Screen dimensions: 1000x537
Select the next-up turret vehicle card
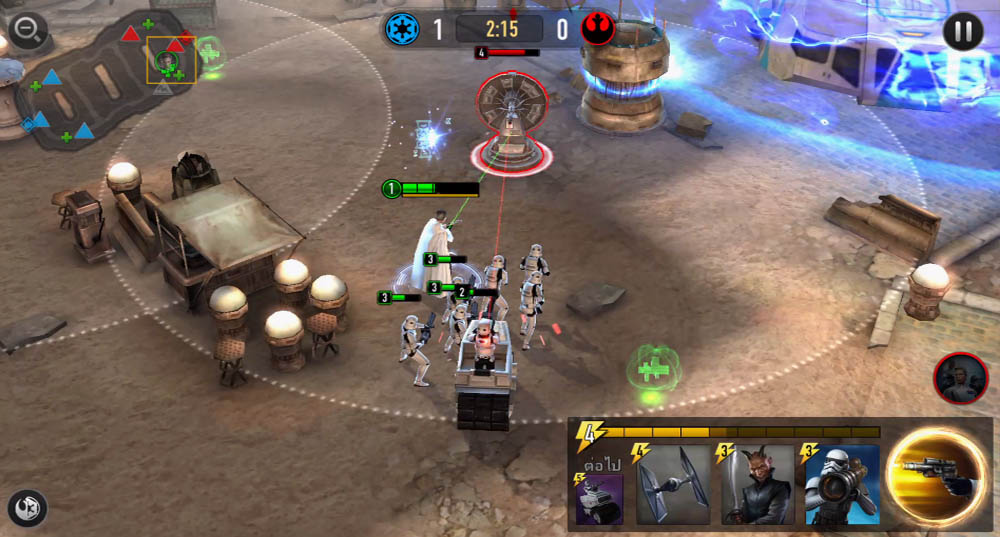(600, 498)
